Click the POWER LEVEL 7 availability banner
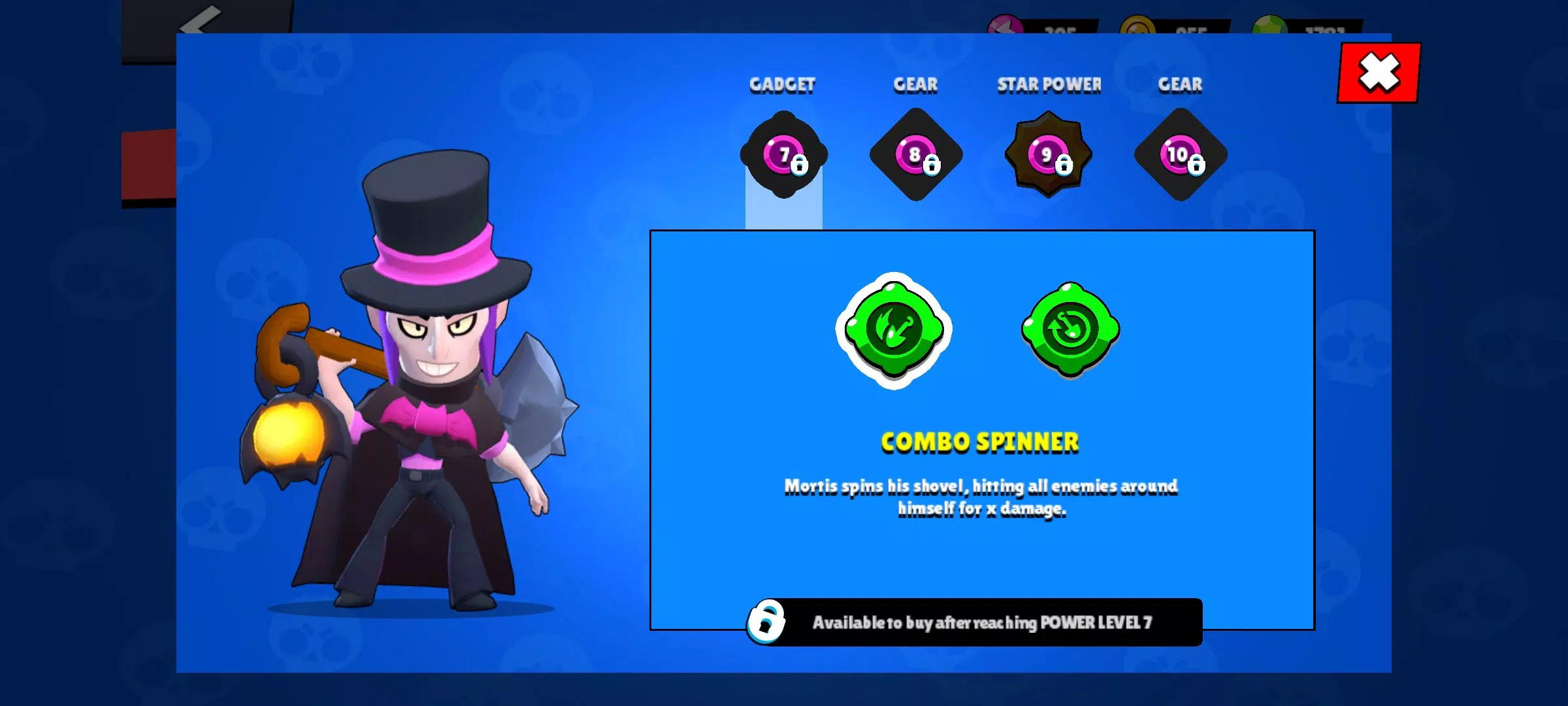The width and height of the screenshot is (1568, 706). 987,622
